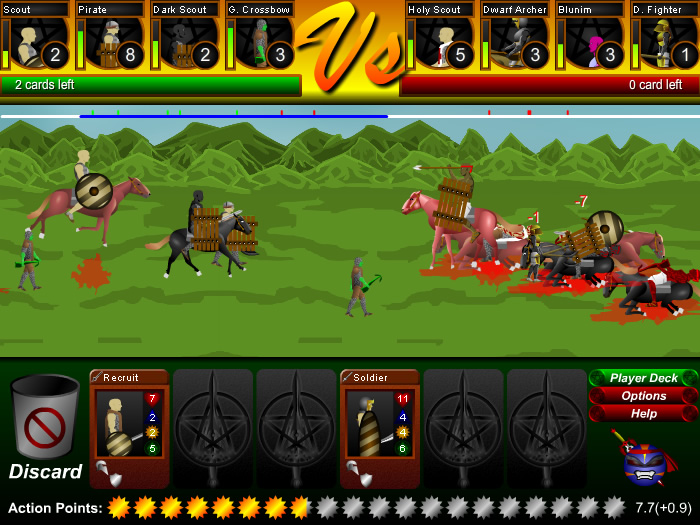Screen dimensions: 700x525
Task: Select the Recruit card in hand
Action: click(129, 428)
